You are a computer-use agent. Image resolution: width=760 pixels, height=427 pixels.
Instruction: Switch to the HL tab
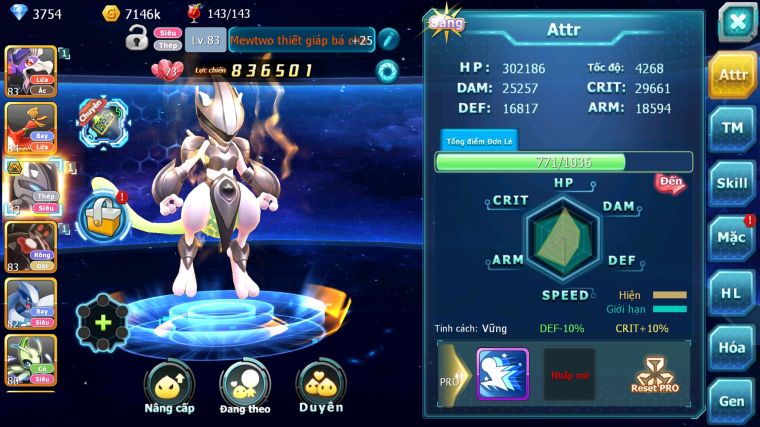tap(732, 293)
